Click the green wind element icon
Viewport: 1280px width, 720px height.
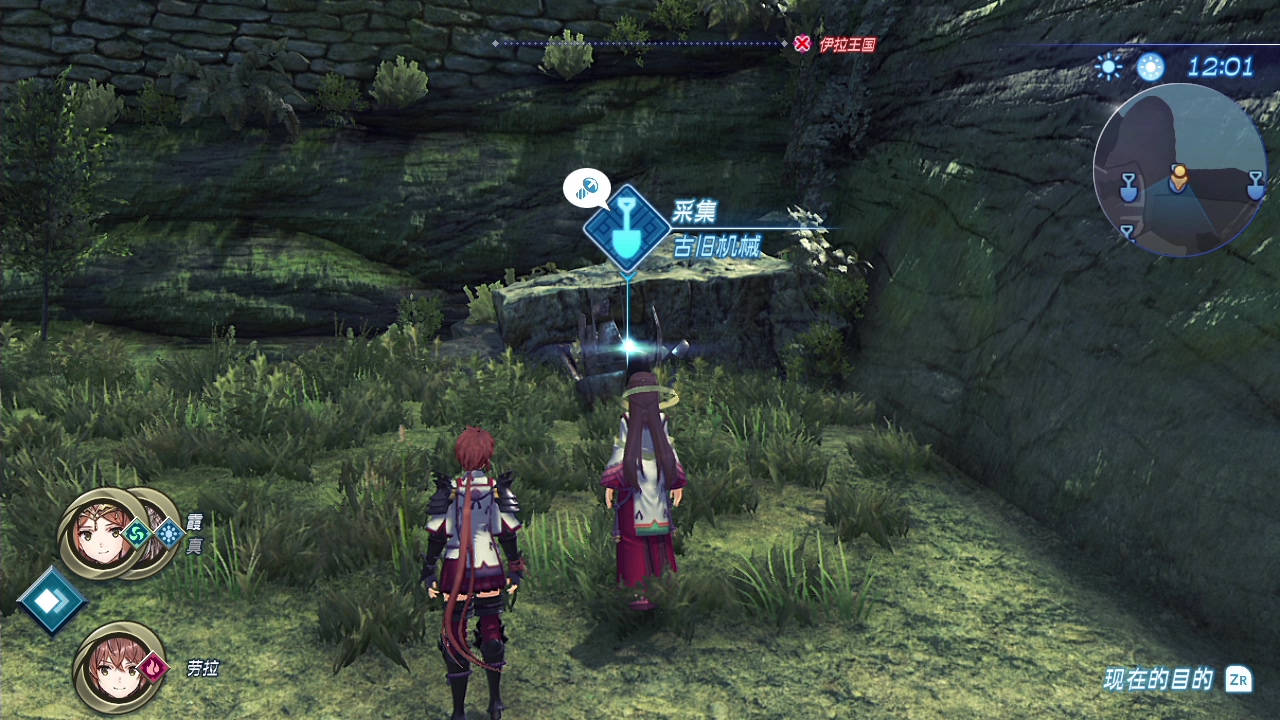click(x=138, y=532)
